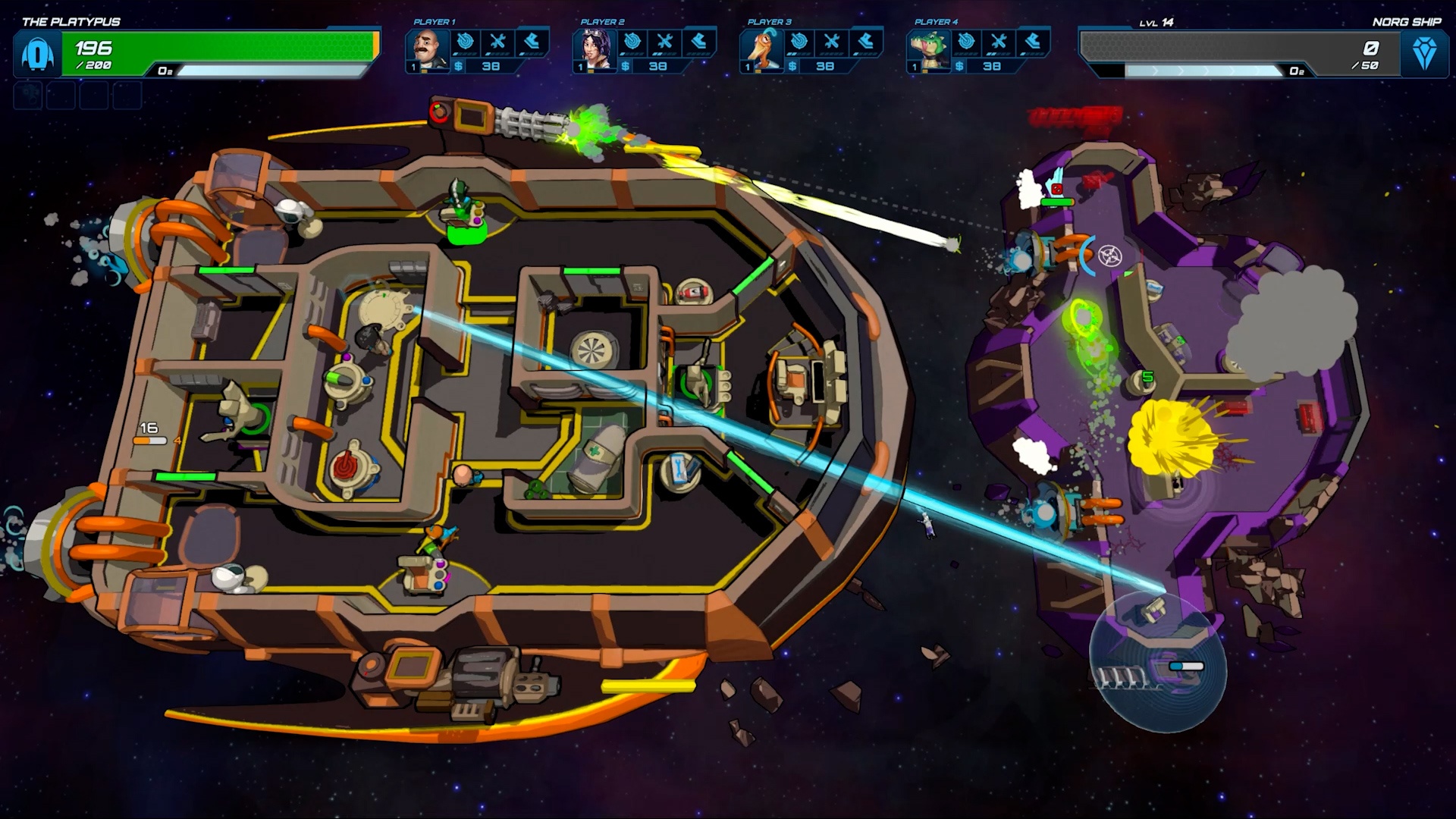Activate Player 1's boot speed skill icon
Screen dimensions: 1456x819
pyautogui.click(x=532, y=42)
